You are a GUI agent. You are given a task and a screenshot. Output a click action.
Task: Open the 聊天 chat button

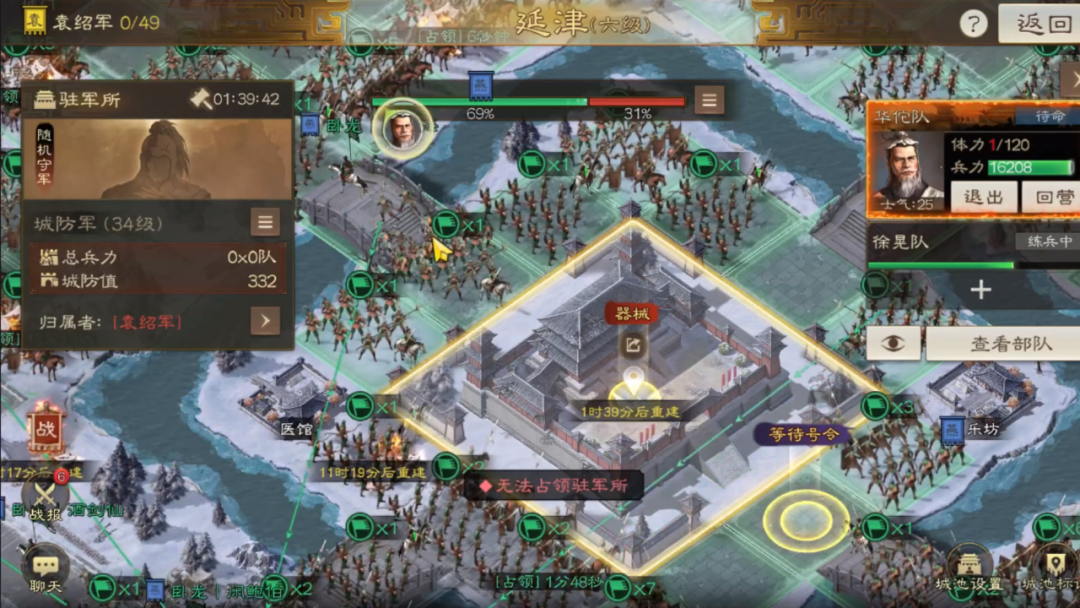click(44, 572)
